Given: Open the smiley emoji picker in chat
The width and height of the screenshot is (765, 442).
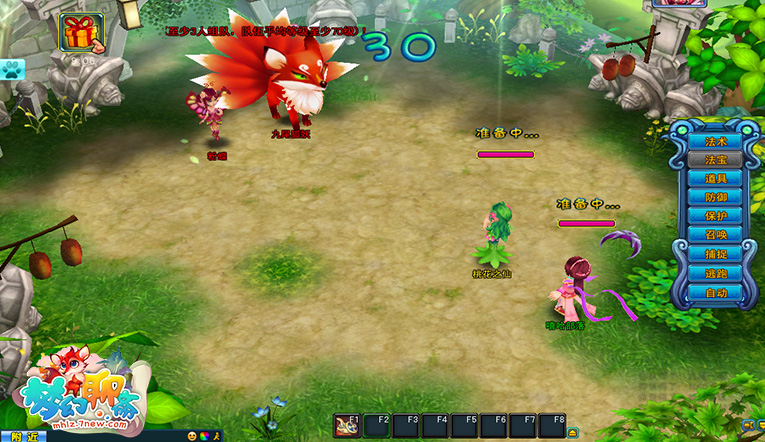Looking at the screenshot, I should tap(192, 436).
